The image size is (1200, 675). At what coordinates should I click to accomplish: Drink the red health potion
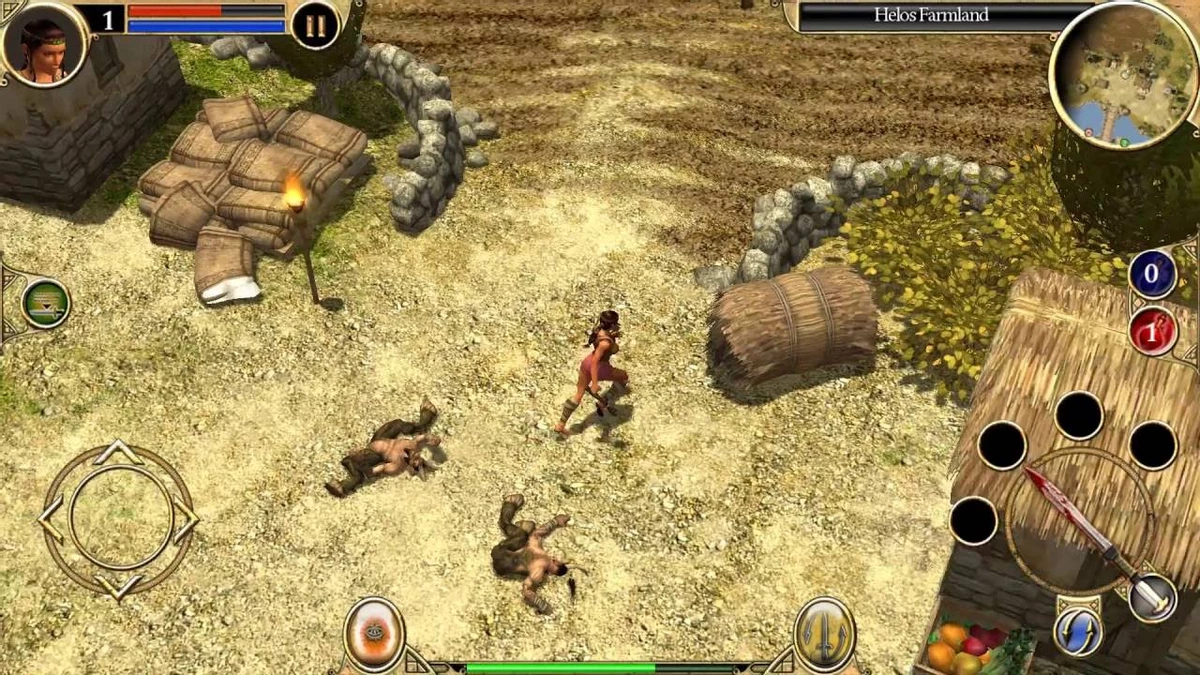click(x=1152, y=332)
